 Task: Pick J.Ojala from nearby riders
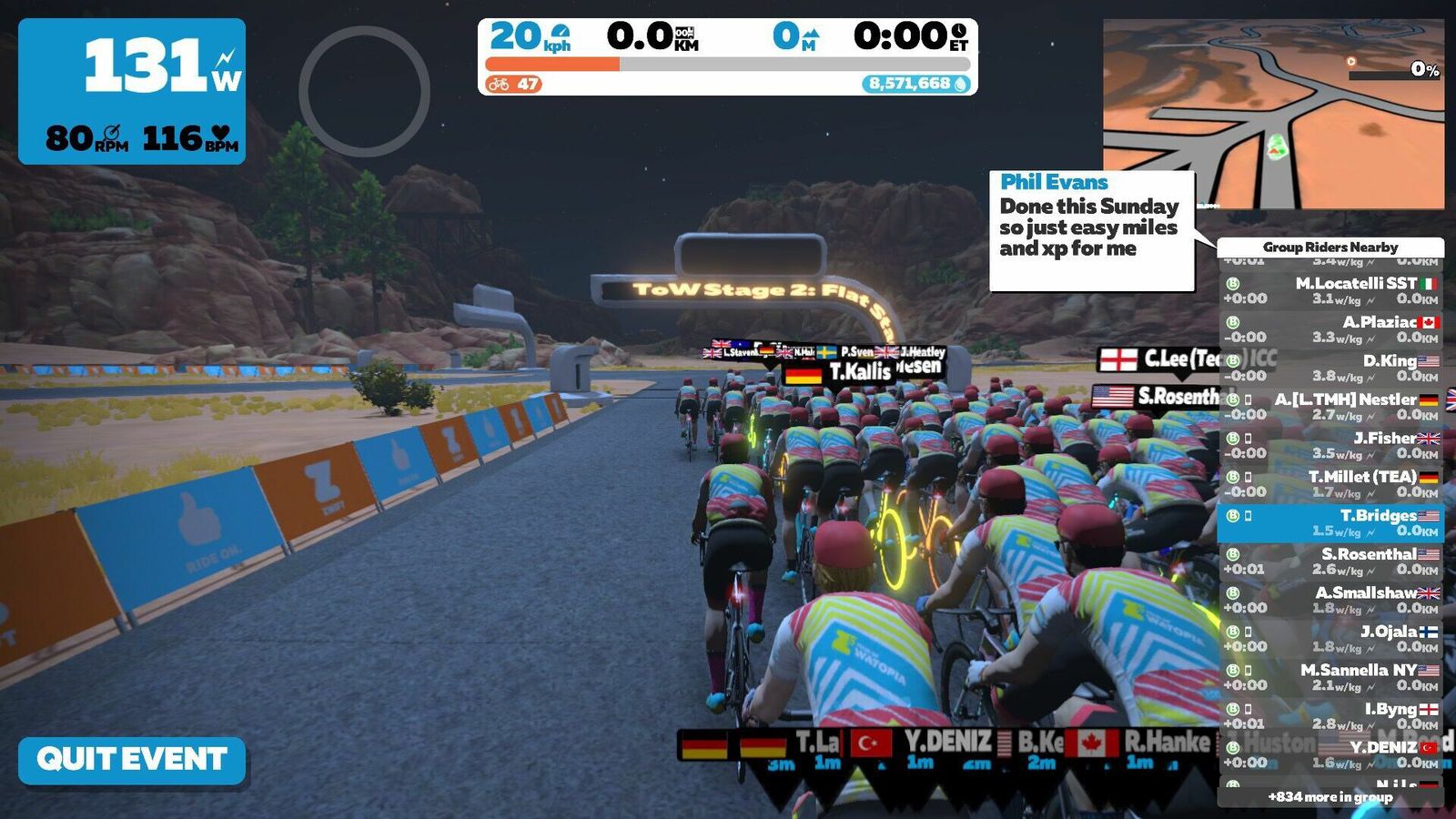tap(1330, 639)
